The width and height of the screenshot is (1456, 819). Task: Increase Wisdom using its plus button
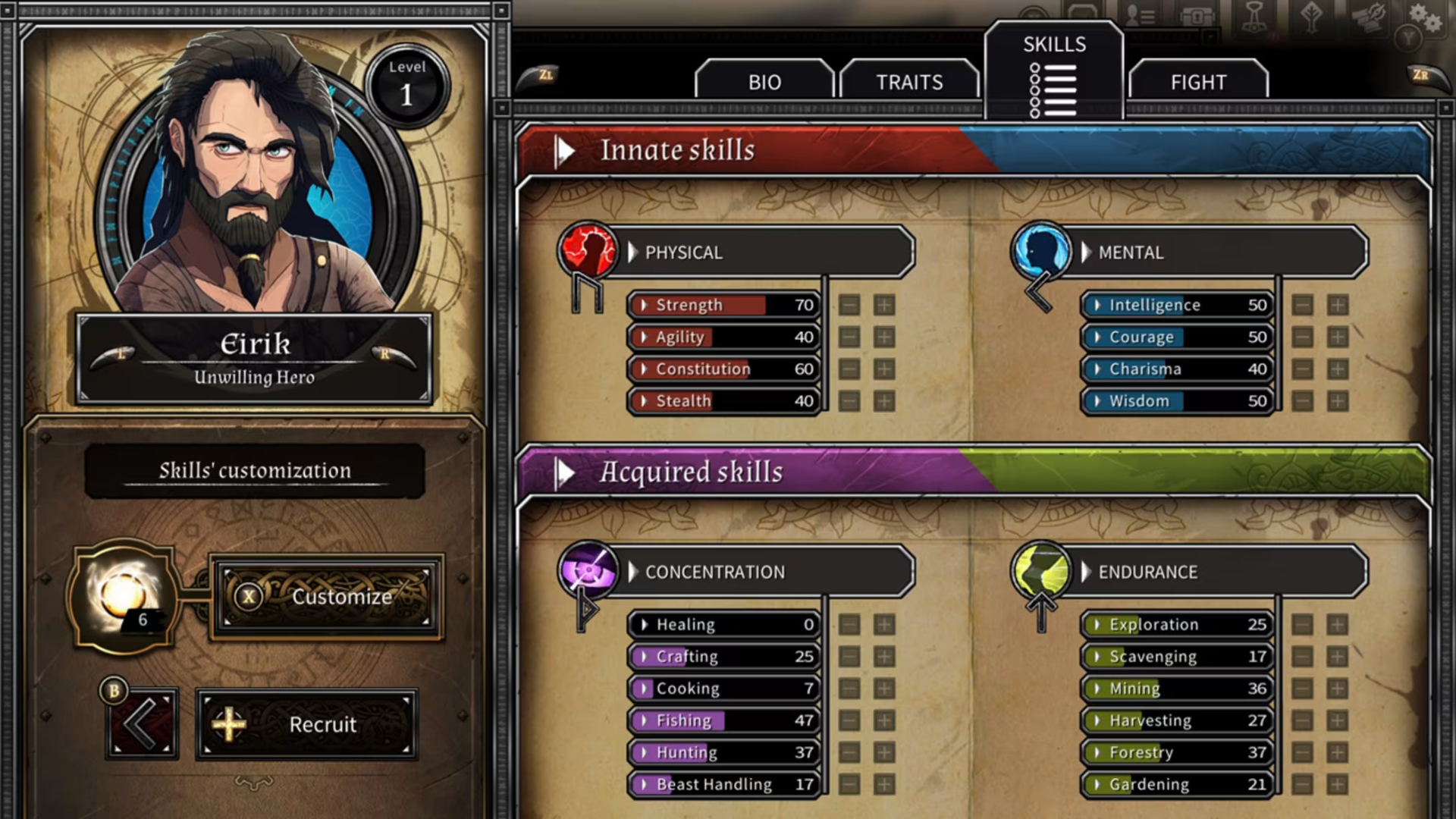tap(1338, 401)
